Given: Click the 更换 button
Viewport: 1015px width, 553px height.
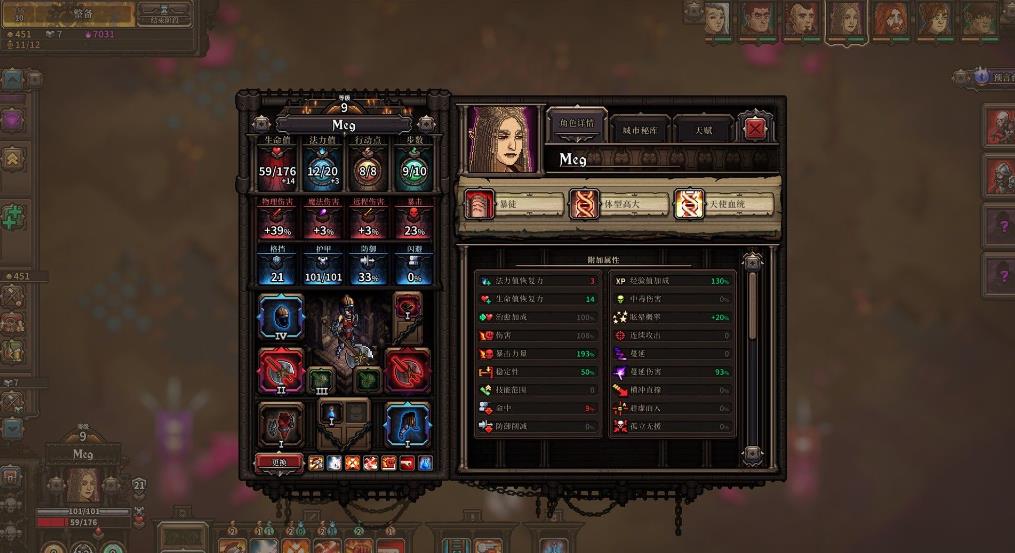Looking at the screenshot, I should 279,462.
